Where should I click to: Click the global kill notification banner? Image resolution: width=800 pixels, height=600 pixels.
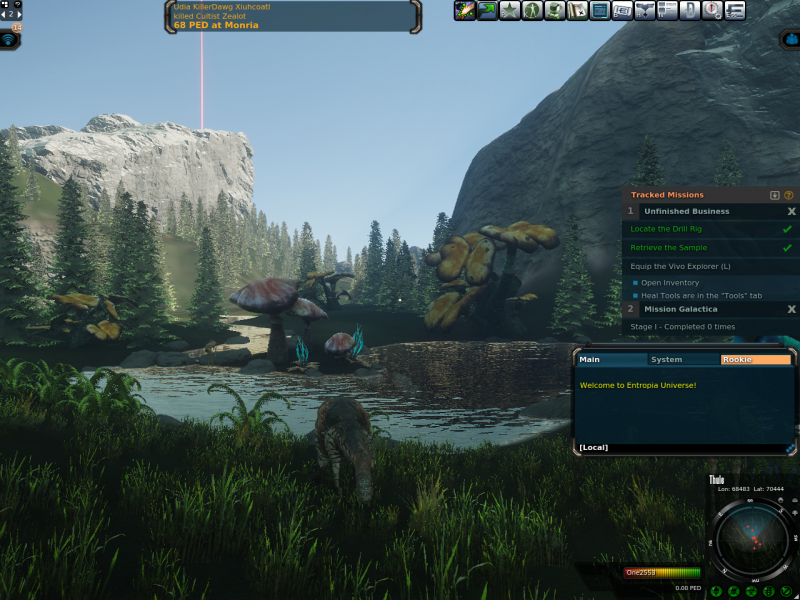click(291, 16)
